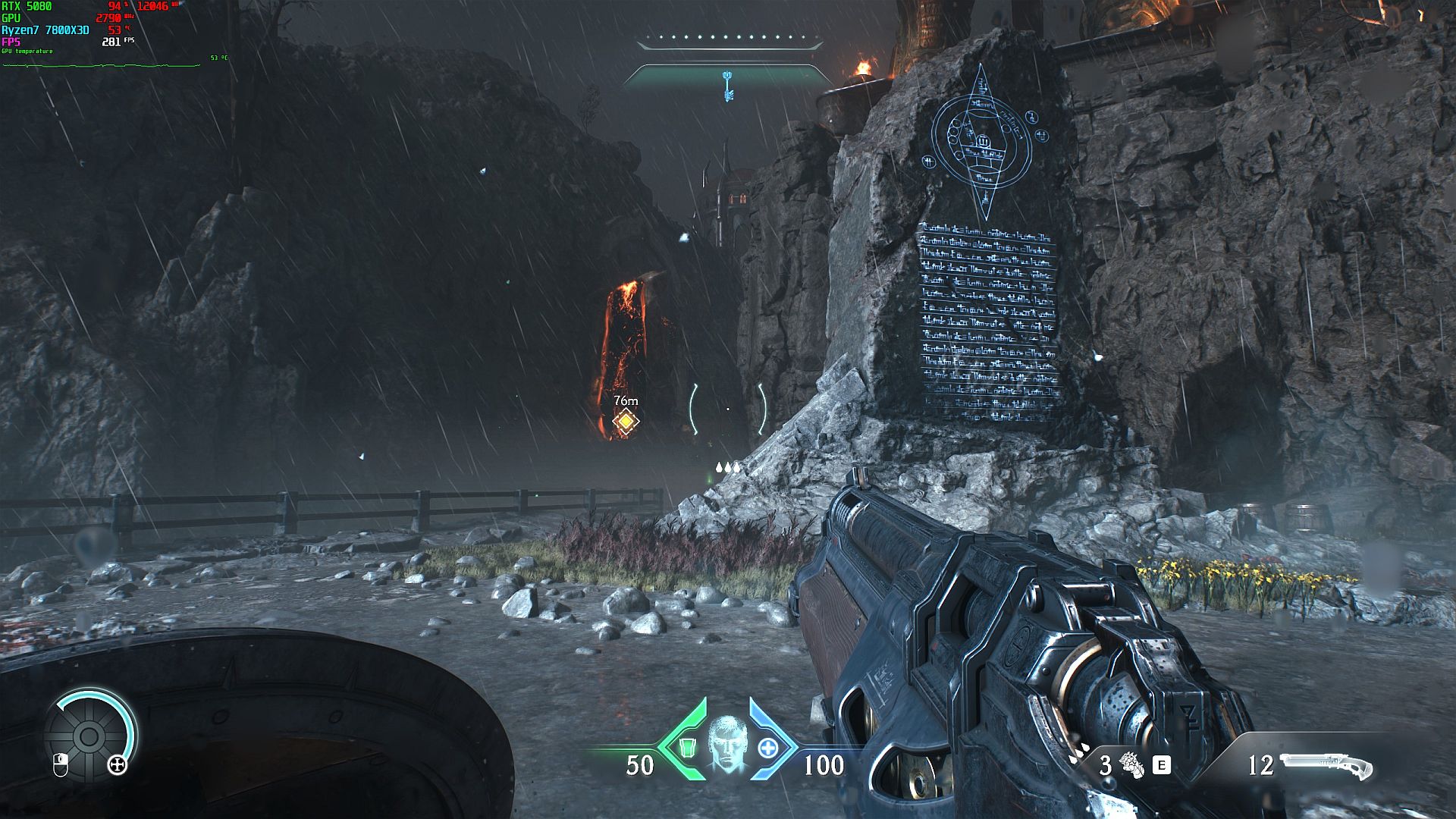This screenshot has height=819, width=1456.
Task: Select the yellow diamond objective marker
Action: tap(626, 421)
